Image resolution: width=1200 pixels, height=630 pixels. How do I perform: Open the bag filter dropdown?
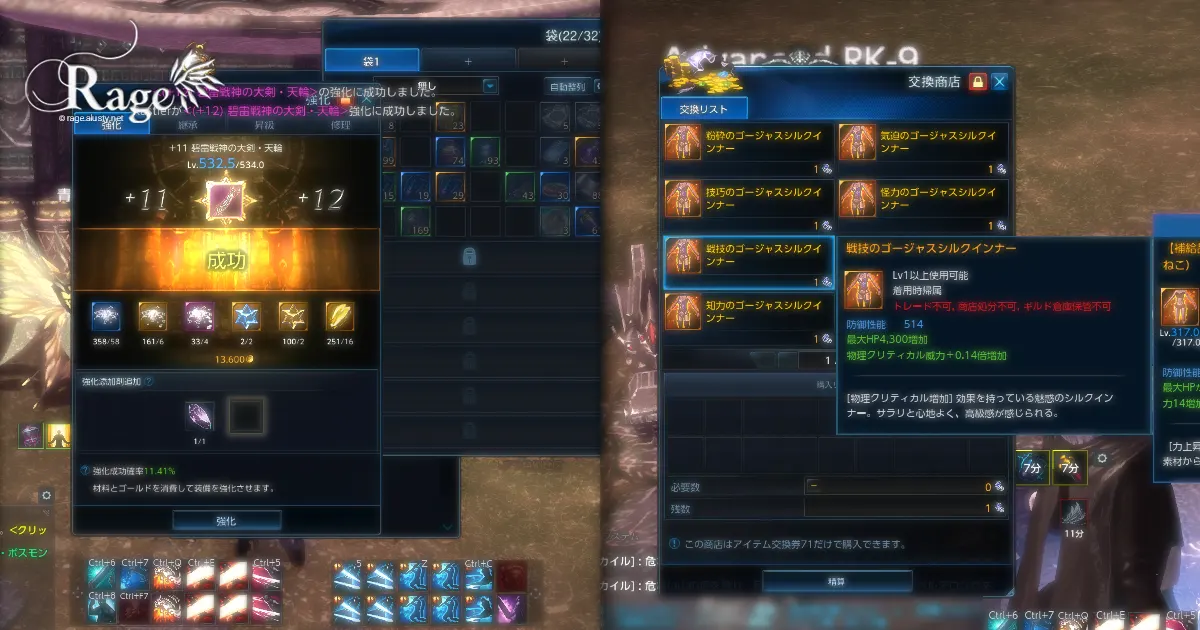pyautogui.click(x=489, y=86)
